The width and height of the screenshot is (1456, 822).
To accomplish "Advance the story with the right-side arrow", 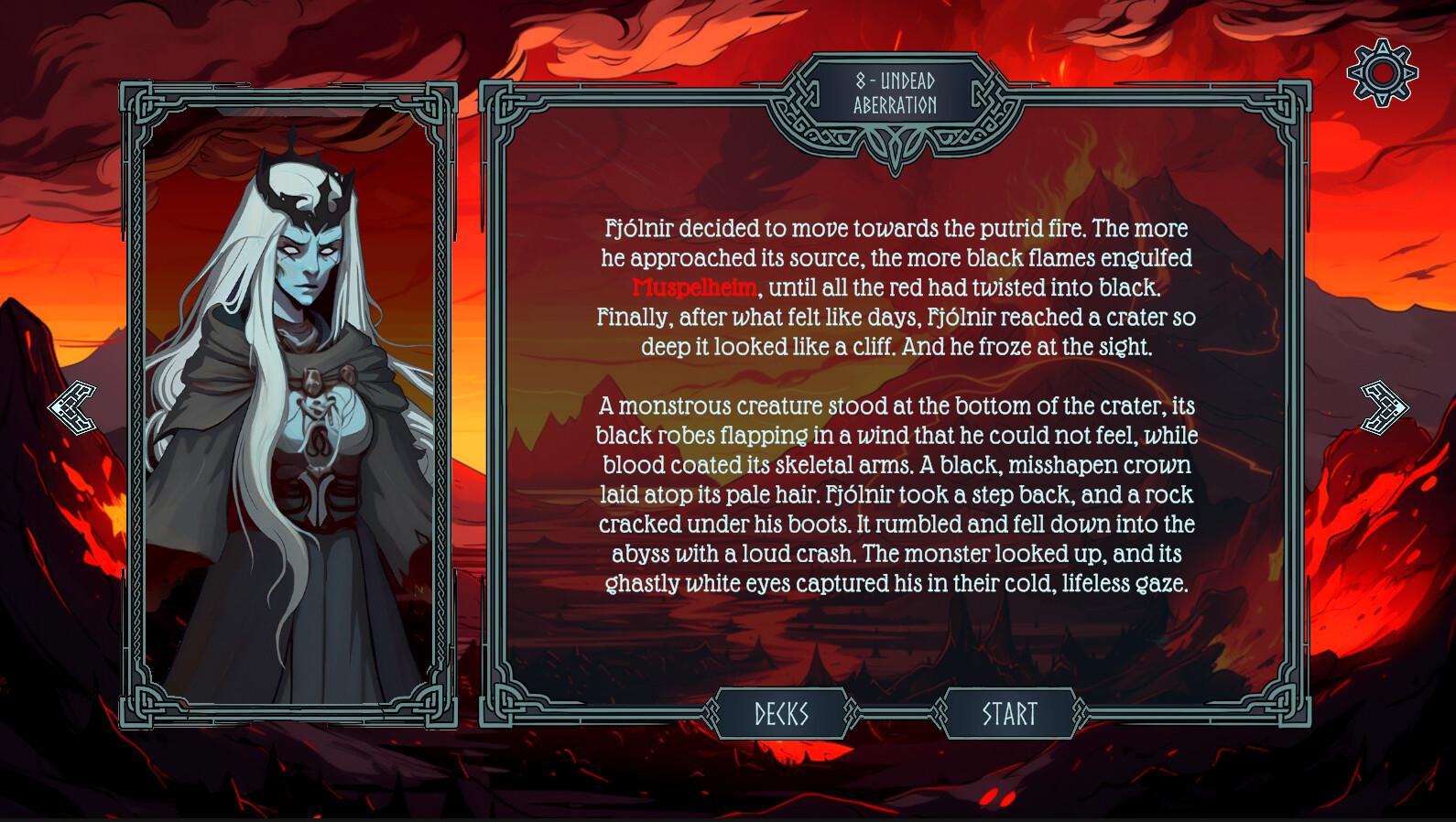I will (1383, 406).
